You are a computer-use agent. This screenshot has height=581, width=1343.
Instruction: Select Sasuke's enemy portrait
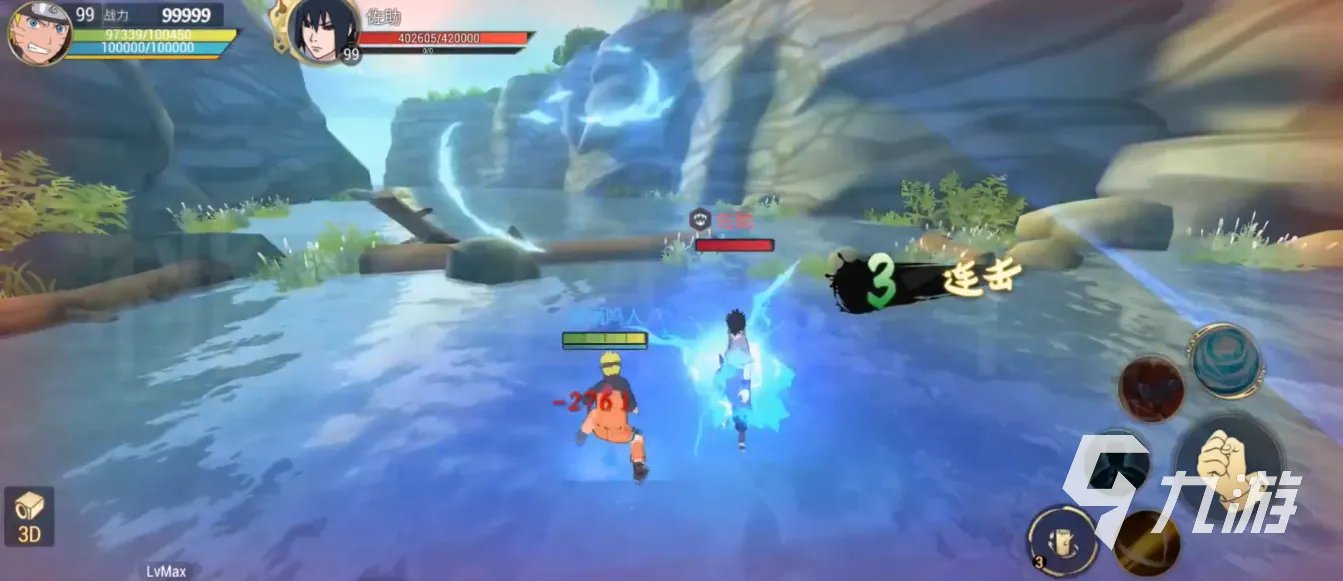[322, 32]
